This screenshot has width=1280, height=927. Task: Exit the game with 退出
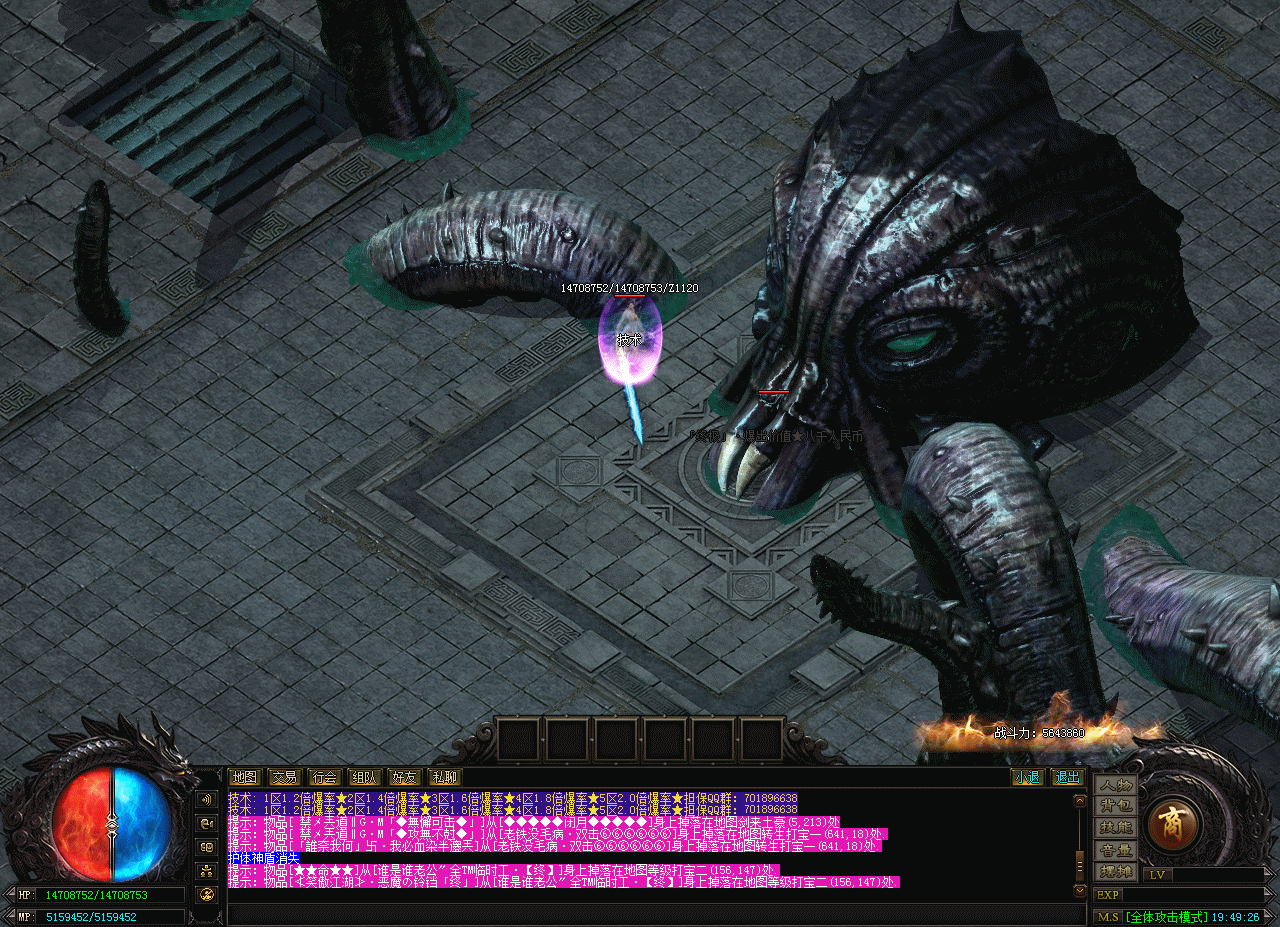pos(1067,777)
